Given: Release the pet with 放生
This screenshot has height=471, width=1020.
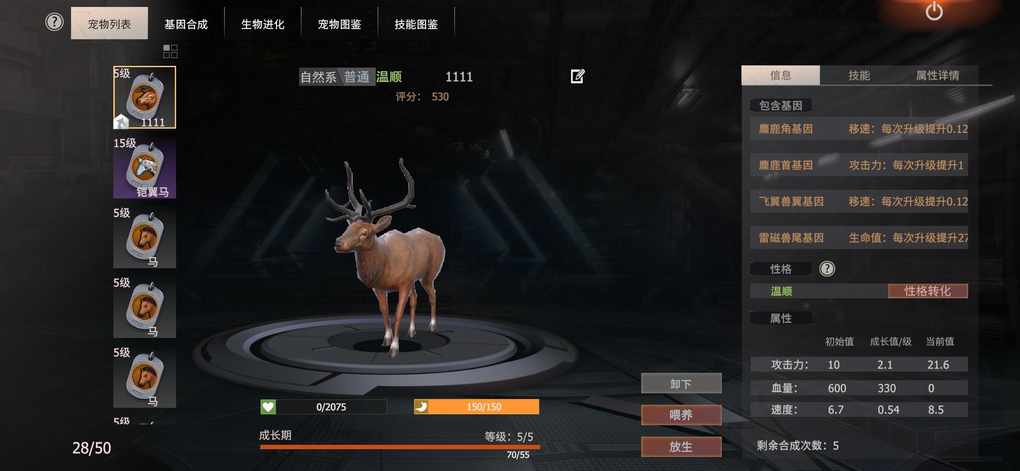Looking at the screenshot, I should pyautogui.click(x=681, y=446).
